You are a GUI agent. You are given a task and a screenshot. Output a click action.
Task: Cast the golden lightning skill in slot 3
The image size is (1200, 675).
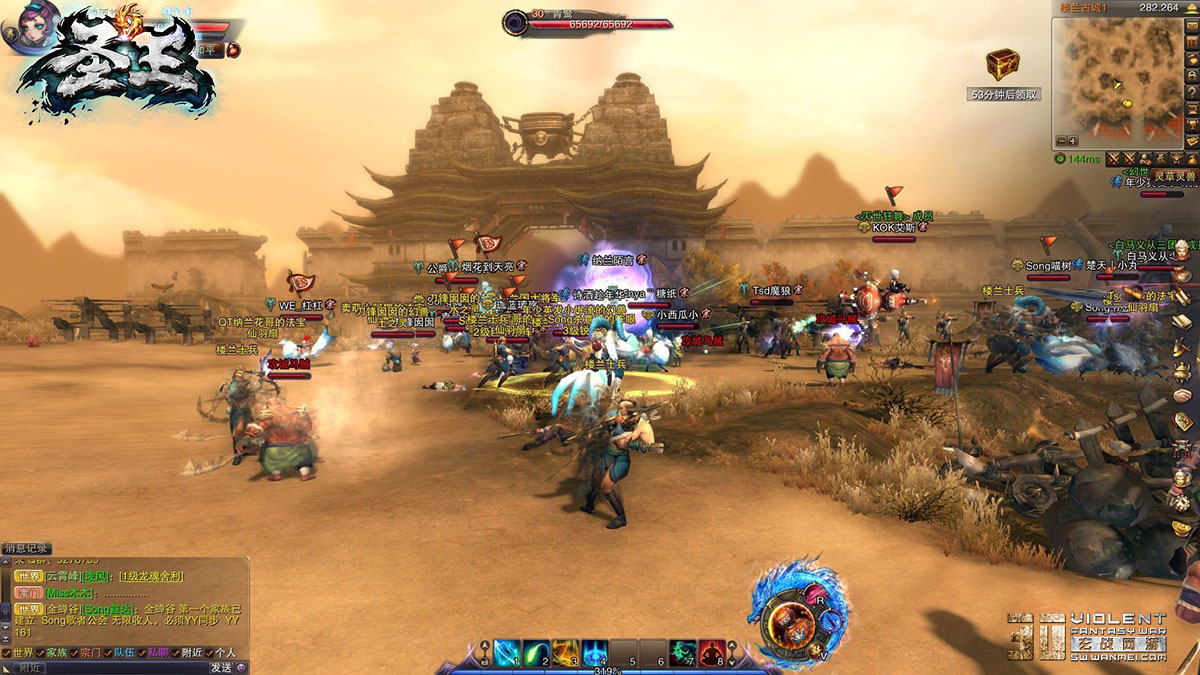point(566,653)
